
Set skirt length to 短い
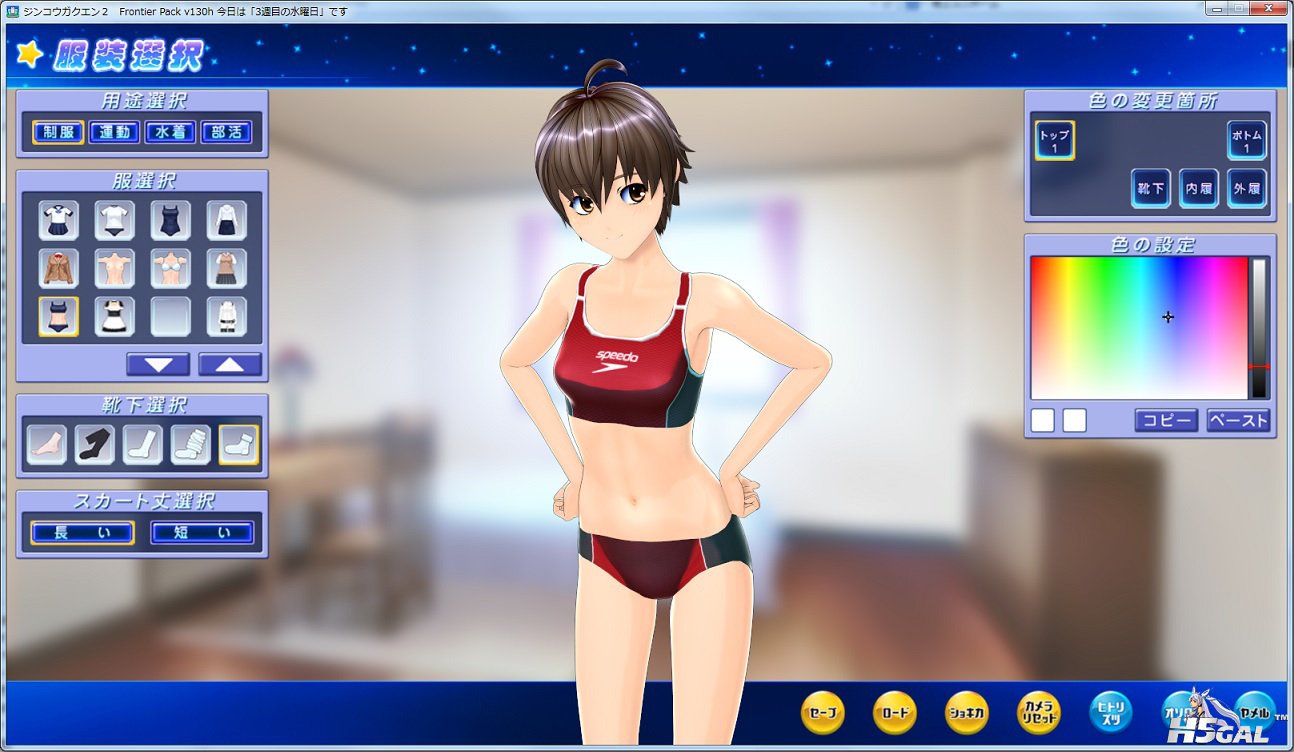[x=202, y=533]
